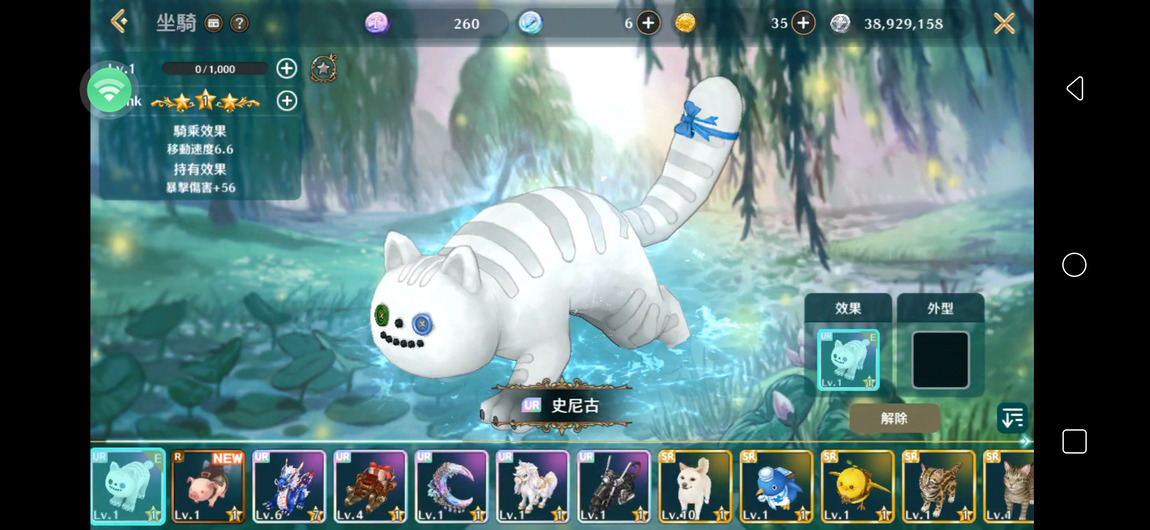Select the equipped 效果 mount slot
Screen dimensions: 1150x530
[848, 359]
